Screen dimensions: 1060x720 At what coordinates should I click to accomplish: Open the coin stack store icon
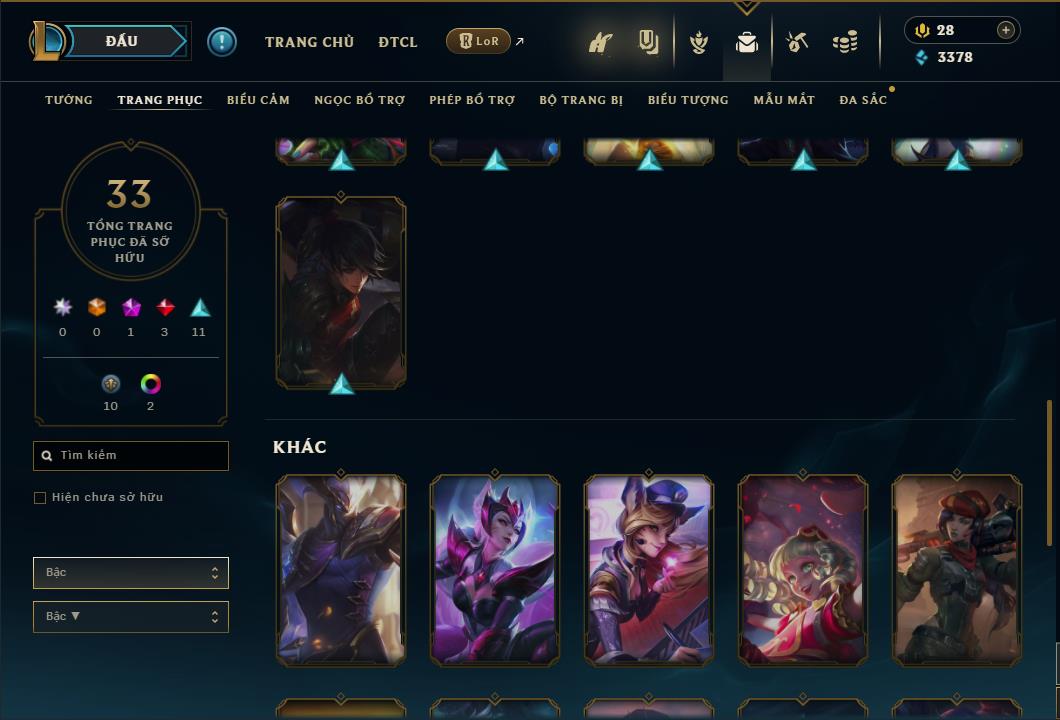click(845, 42)
